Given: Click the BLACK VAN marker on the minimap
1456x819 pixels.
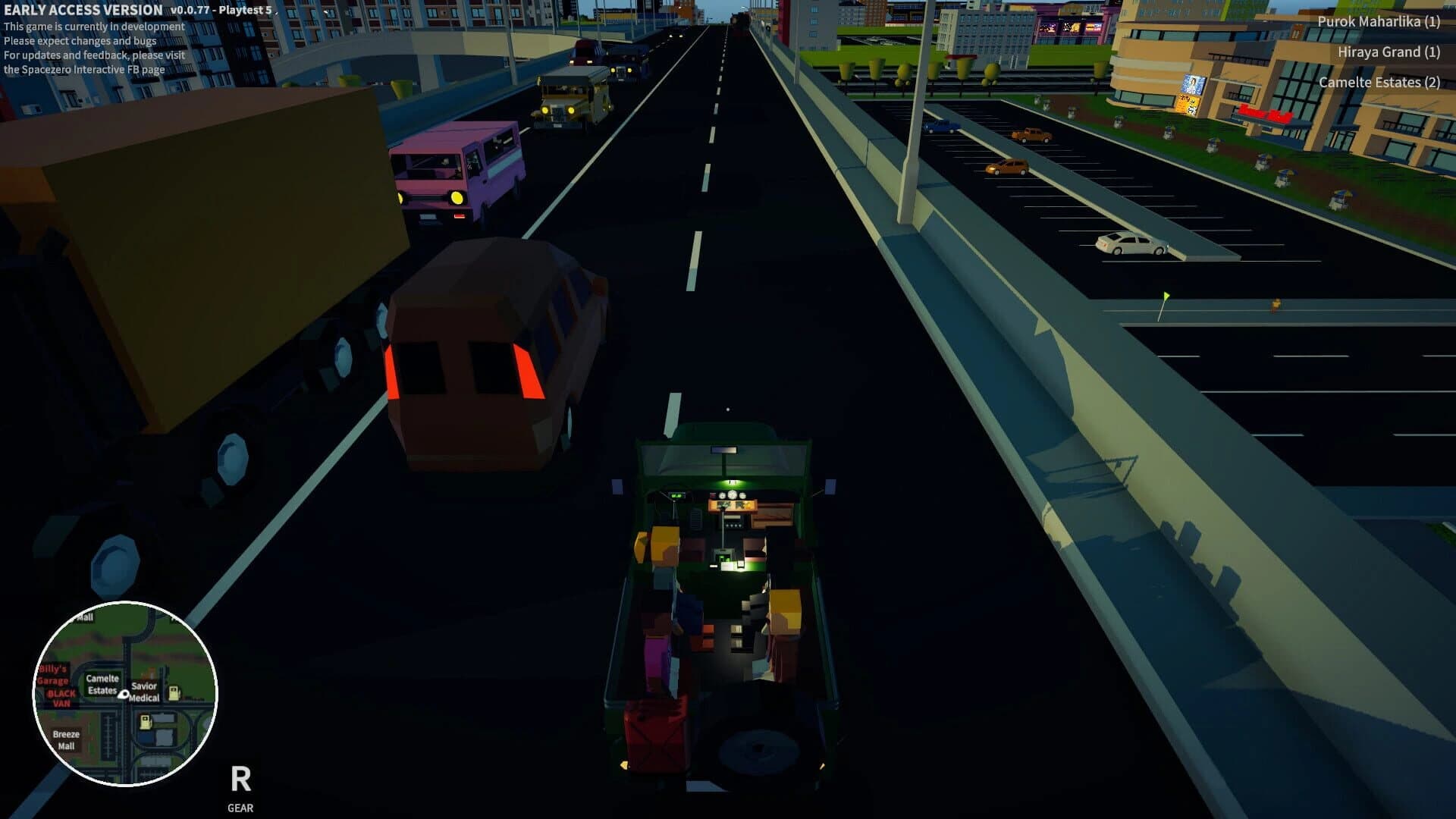Looking at the screenshot, I should [x=61, y=698].
